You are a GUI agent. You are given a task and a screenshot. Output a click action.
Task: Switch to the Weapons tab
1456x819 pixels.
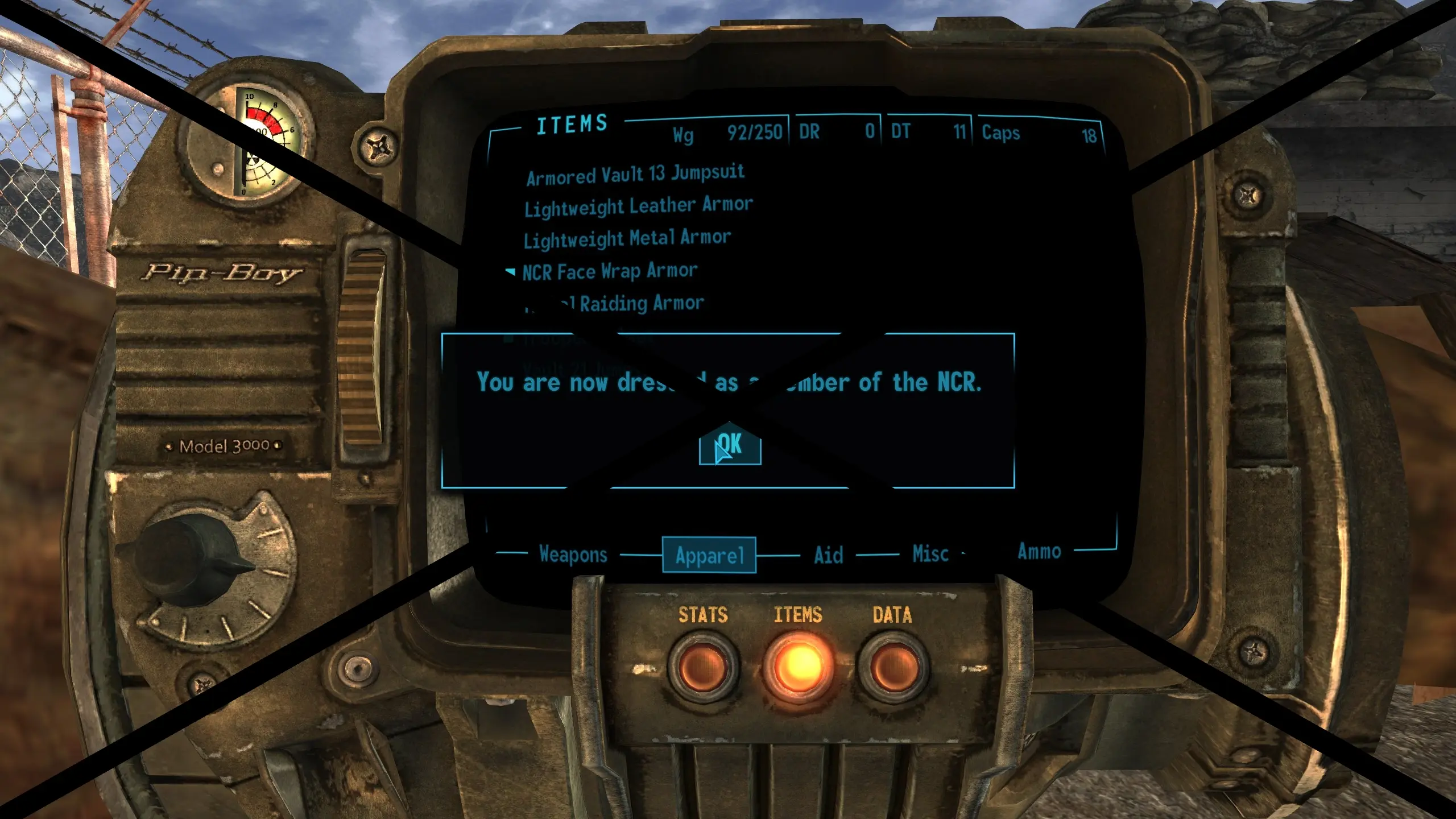click(x=573, y=554)
